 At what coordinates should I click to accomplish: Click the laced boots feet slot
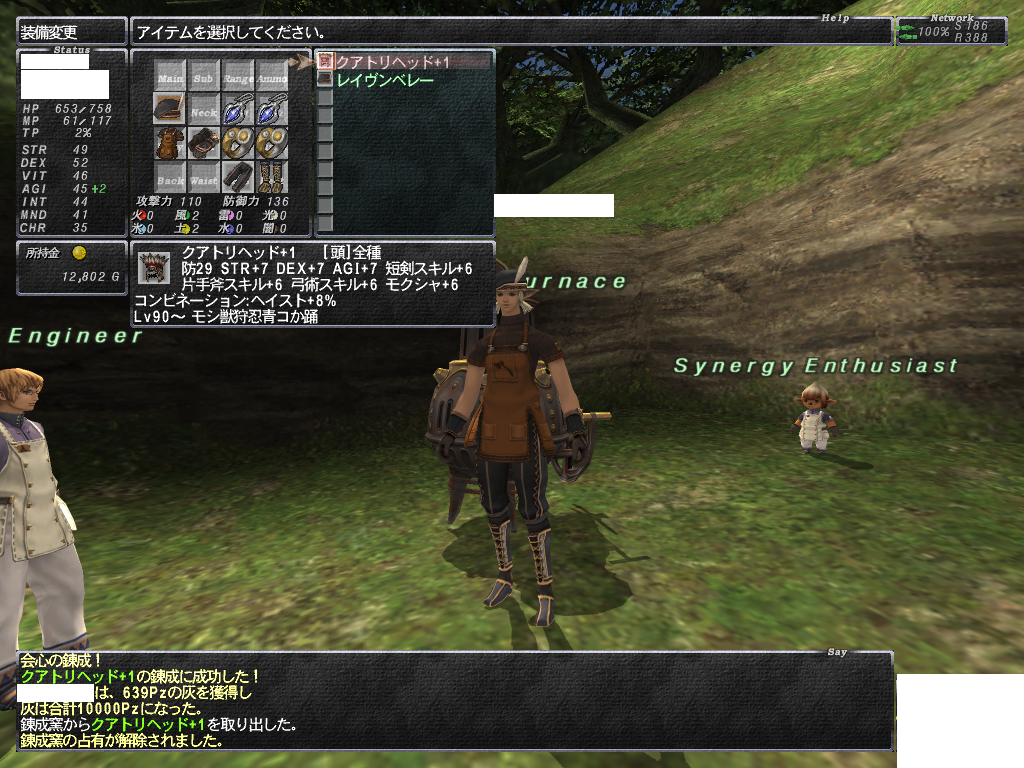(x=271, y=177)
